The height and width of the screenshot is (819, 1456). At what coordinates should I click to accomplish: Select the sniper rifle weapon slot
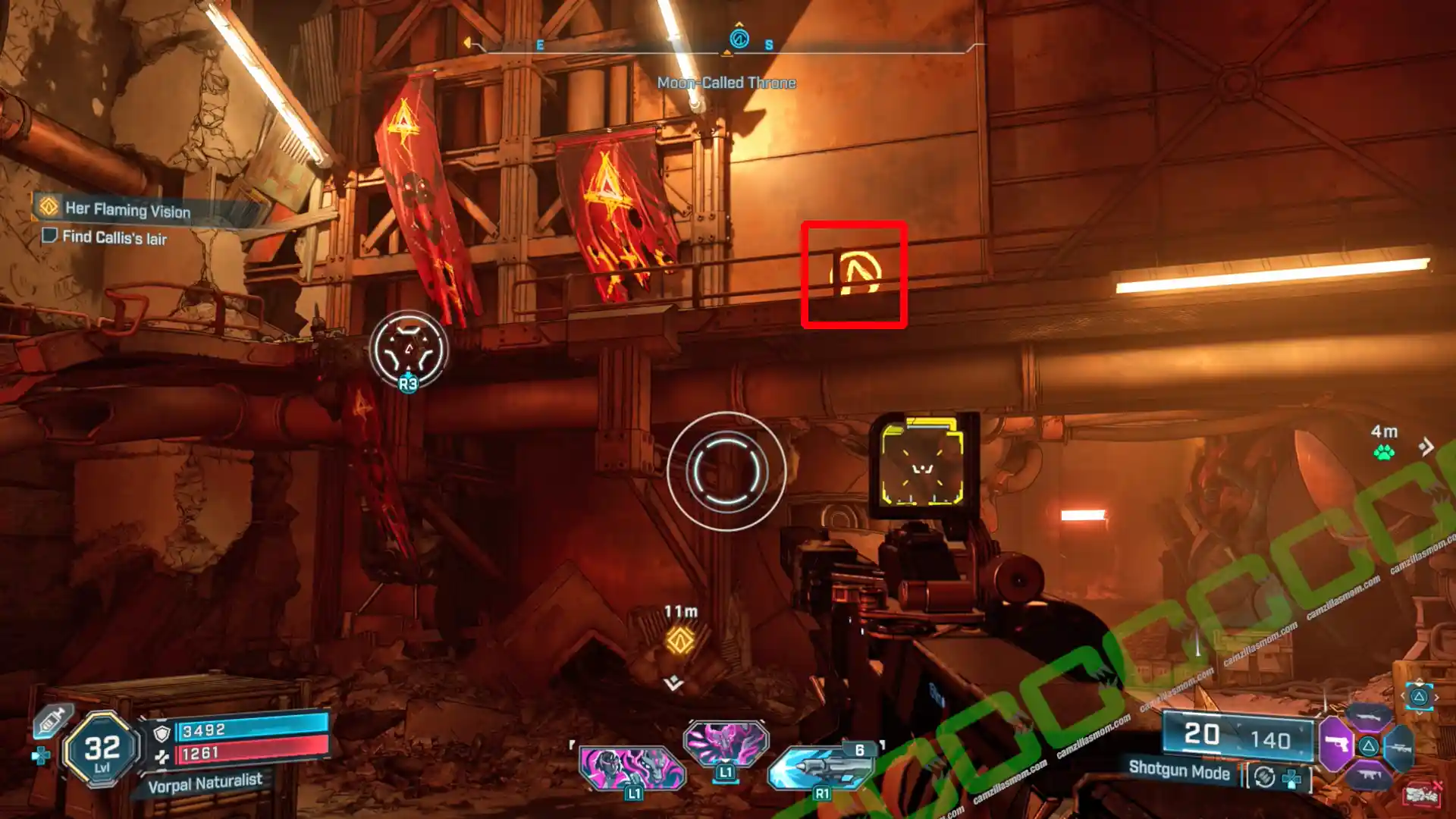1400,747
